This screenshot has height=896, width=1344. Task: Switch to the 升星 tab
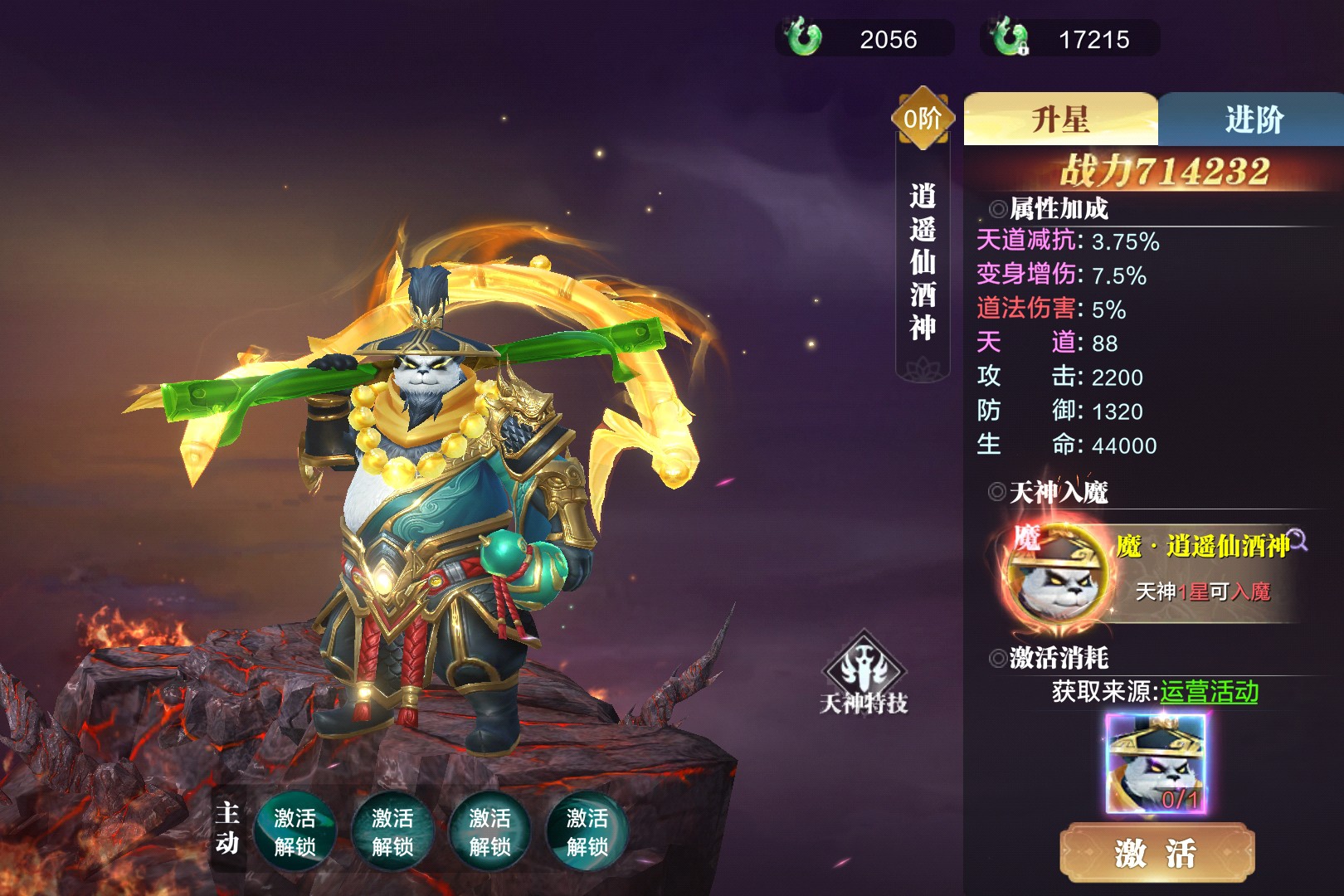point(1059,119)
